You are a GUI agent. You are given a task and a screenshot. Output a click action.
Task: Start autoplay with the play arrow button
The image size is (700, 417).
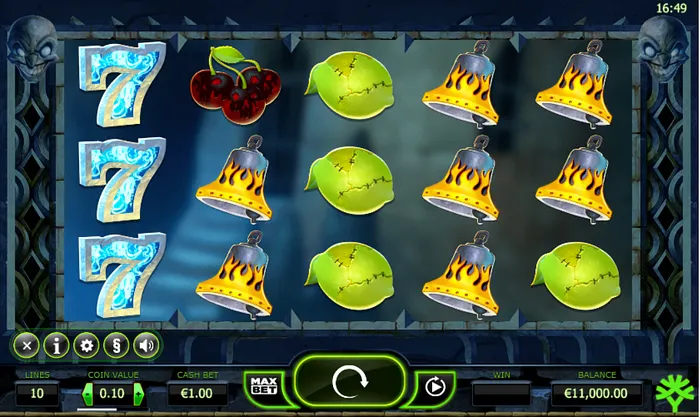[x=435, y=387]
